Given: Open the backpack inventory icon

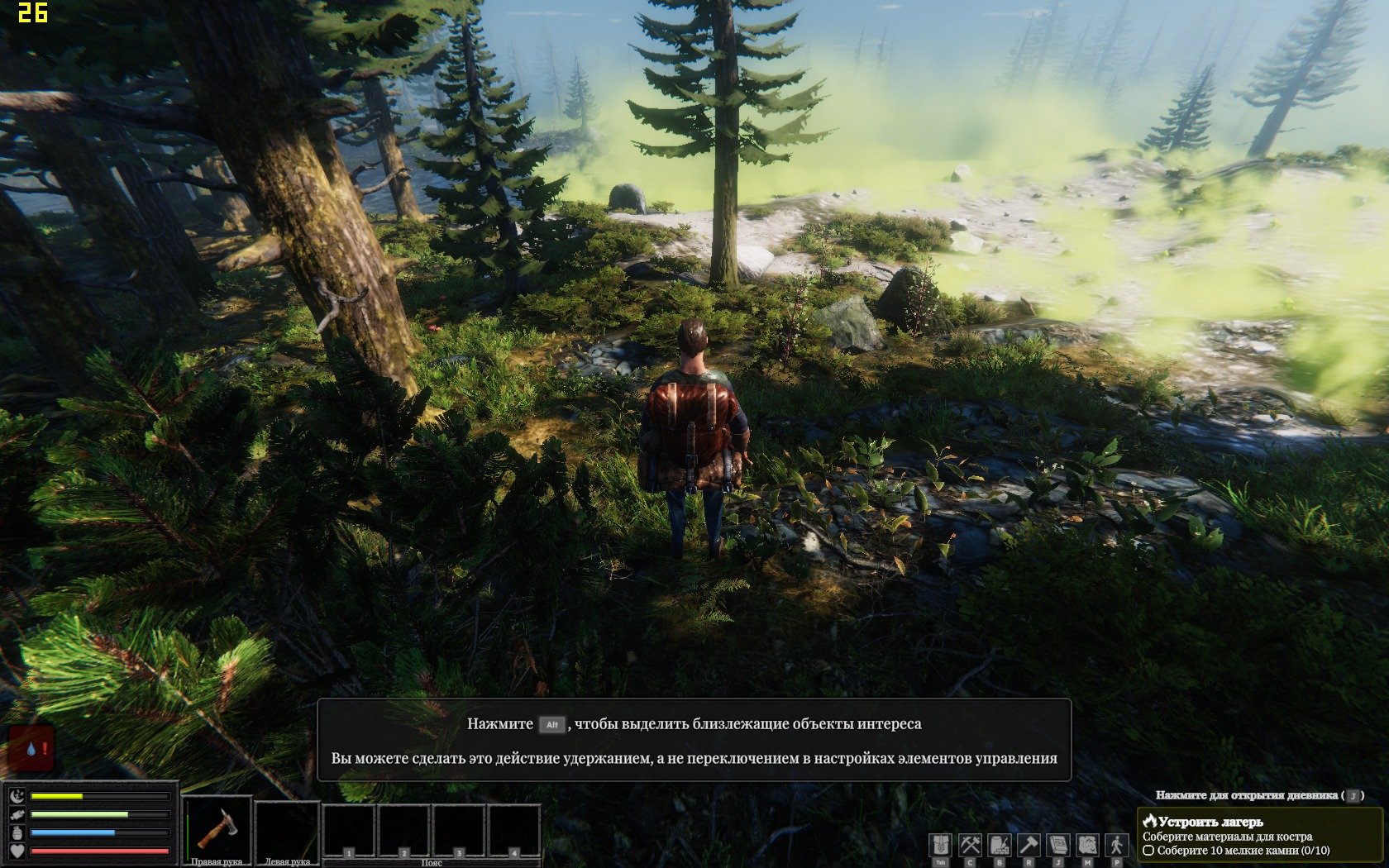Looking at the screenshot, I should [x=940, y=845].
